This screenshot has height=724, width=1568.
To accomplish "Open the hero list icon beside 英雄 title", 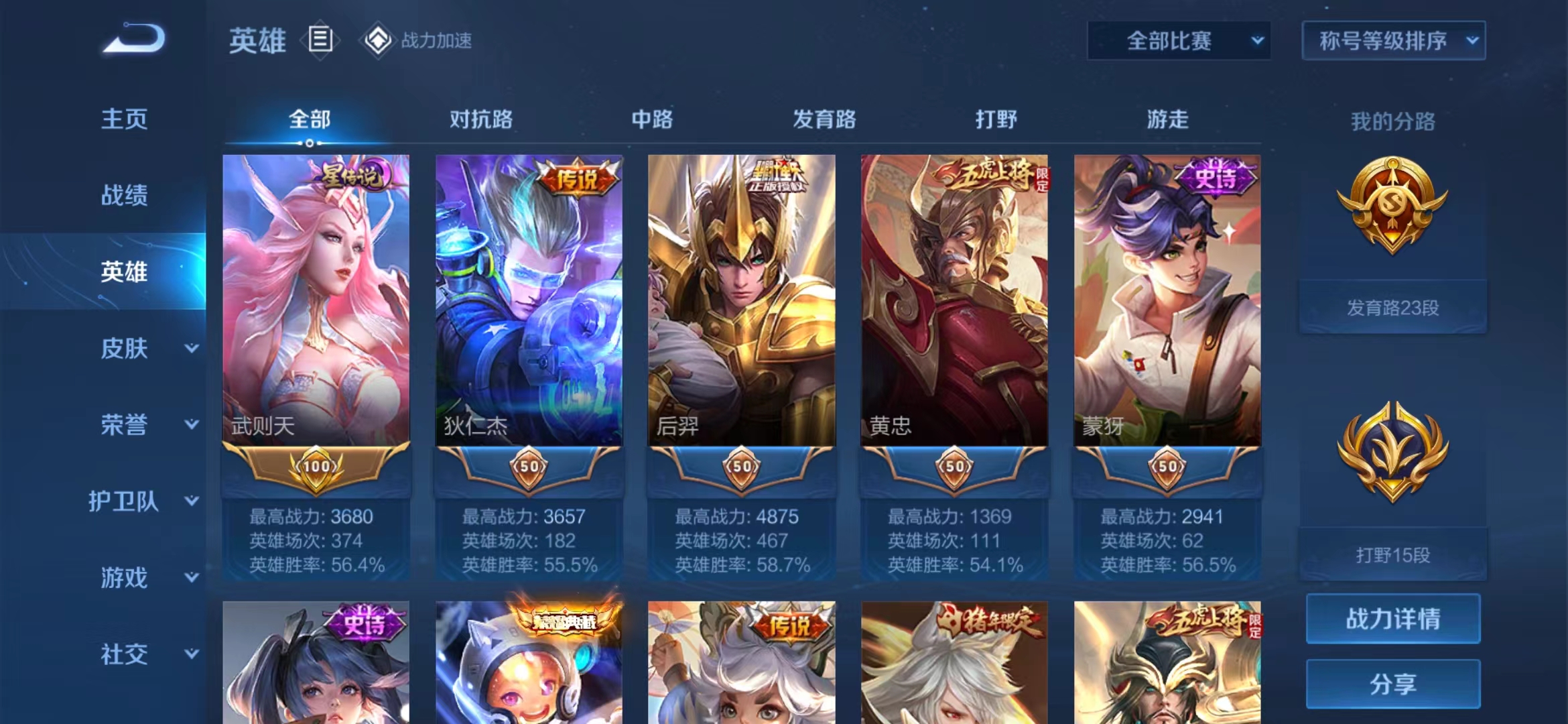I will coord(322,39).
